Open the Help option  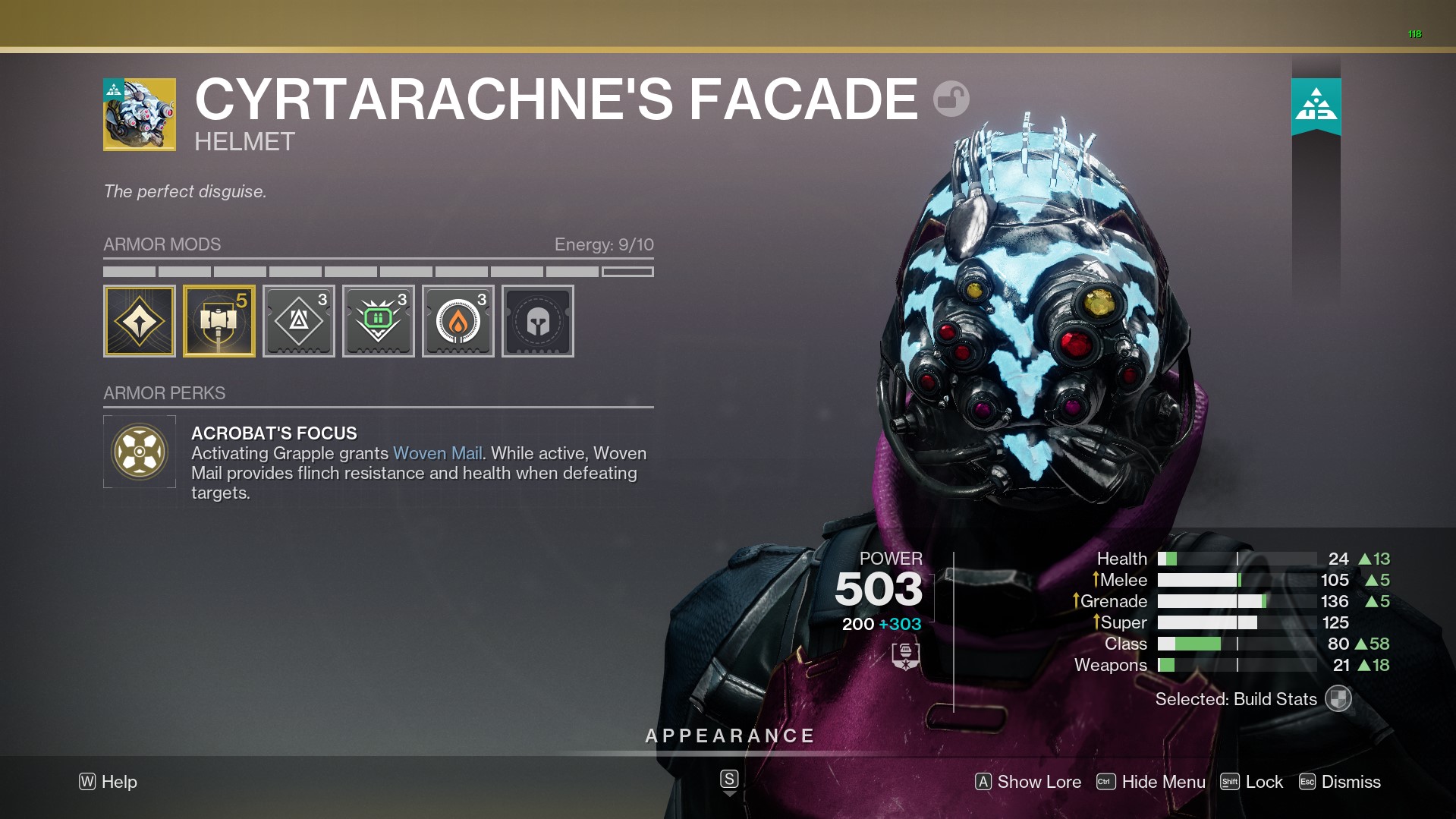(108, 782)
